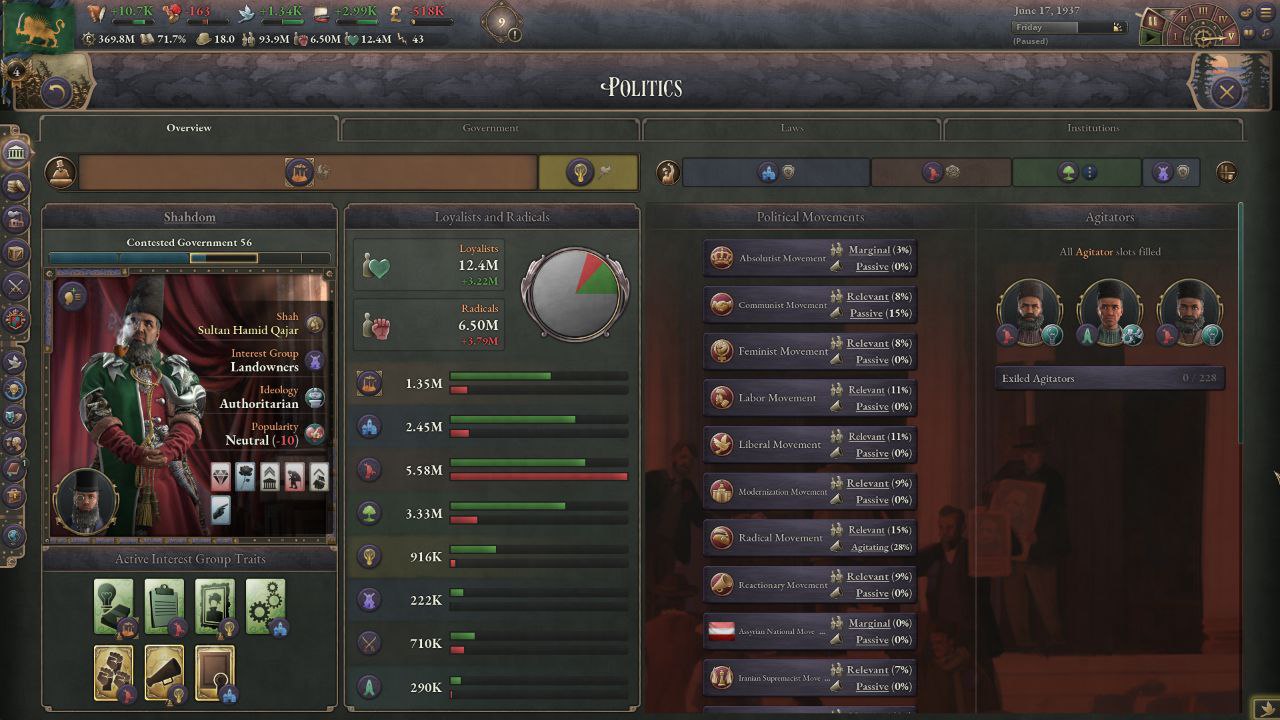Viewport: 1280px width, 720px height.
Task: Open the Labor Movement entry
Action: click(x=770, y=398)
